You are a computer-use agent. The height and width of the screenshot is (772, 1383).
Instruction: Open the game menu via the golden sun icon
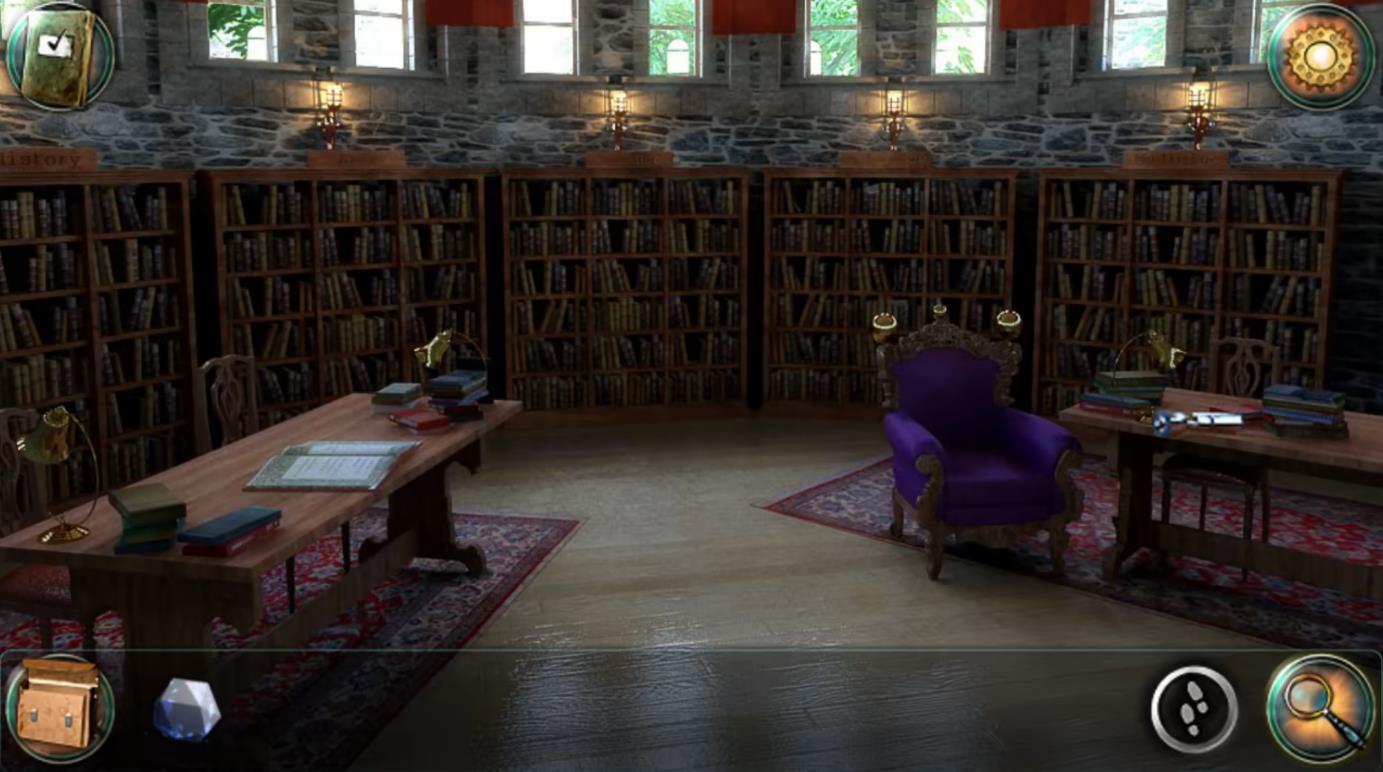[1320, 55]
